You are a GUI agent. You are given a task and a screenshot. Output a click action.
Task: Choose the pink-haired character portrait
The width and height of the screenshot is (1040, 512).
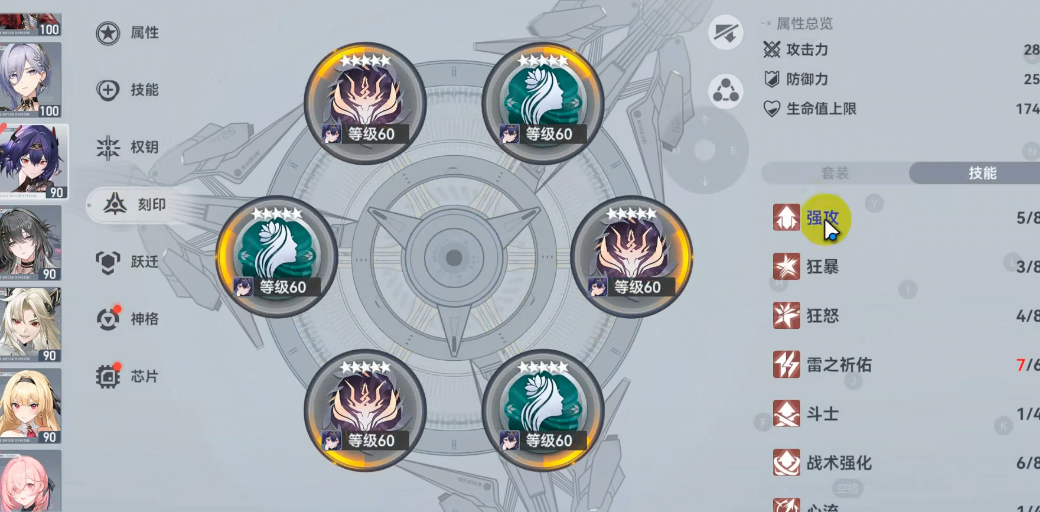[x=30, y=482]
